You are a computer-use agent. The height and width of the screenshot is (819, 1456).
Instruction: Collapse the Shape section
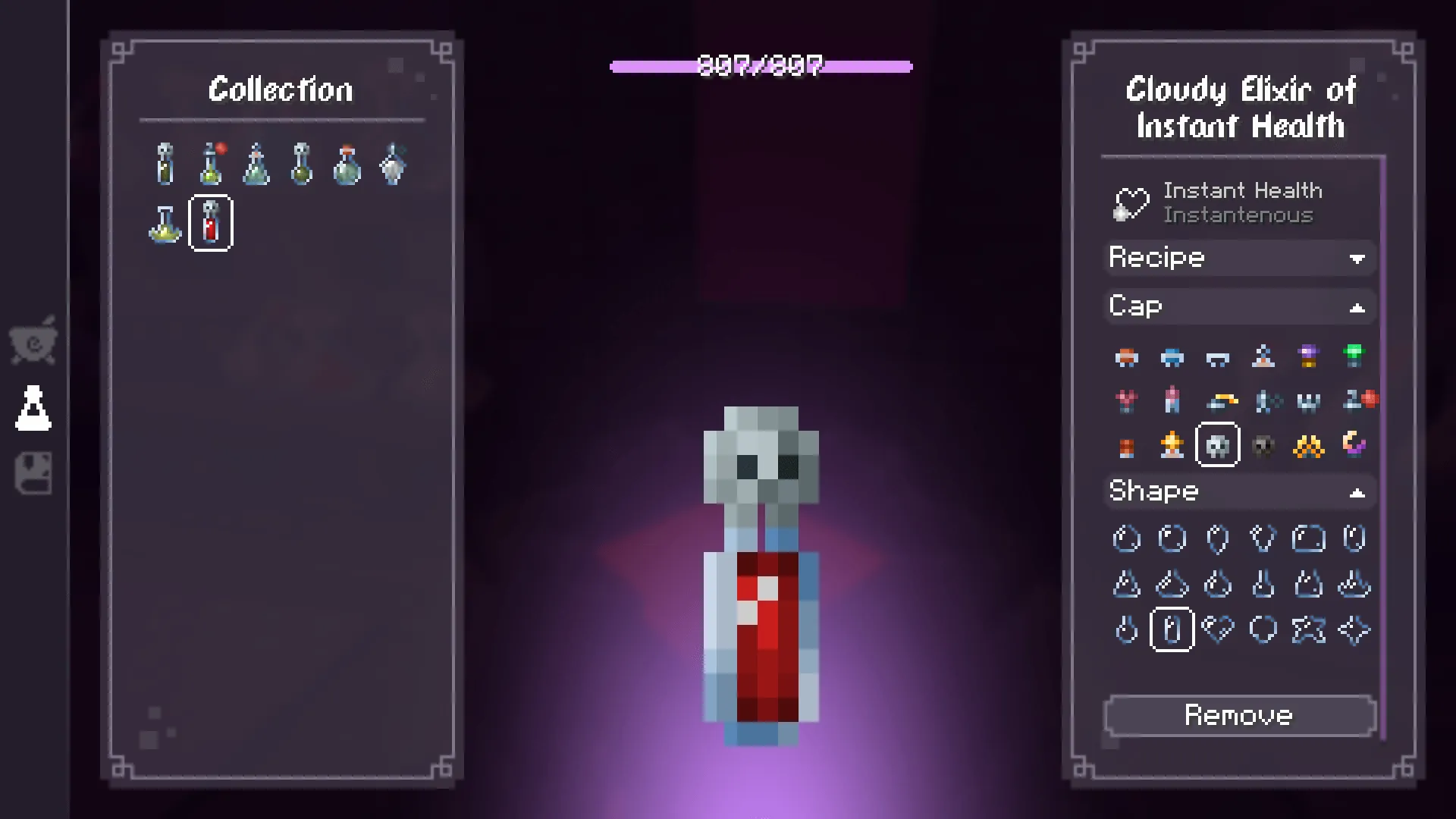pos(1239,491)
